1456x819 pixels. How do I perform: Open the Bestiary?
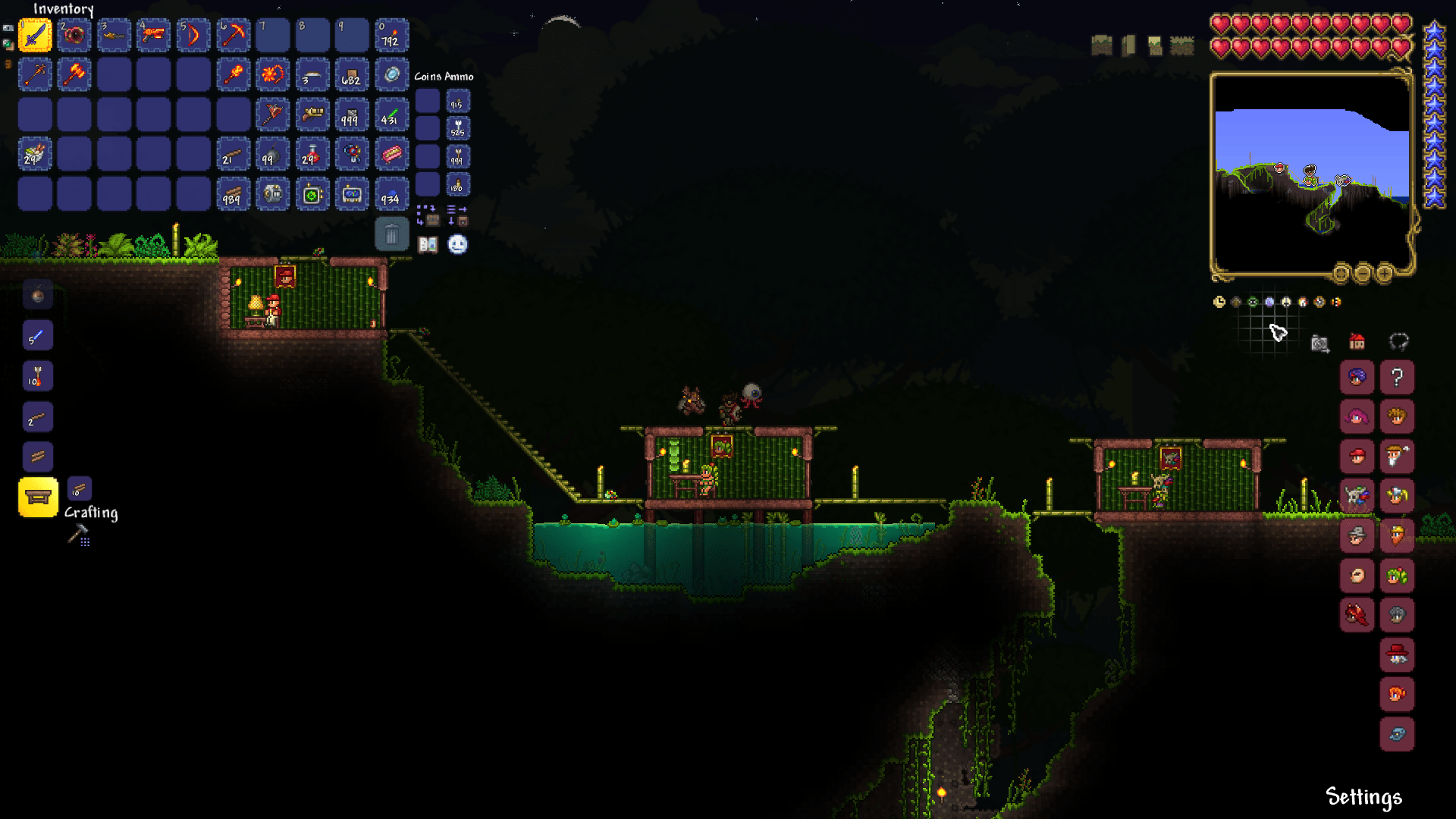[428, 244]
